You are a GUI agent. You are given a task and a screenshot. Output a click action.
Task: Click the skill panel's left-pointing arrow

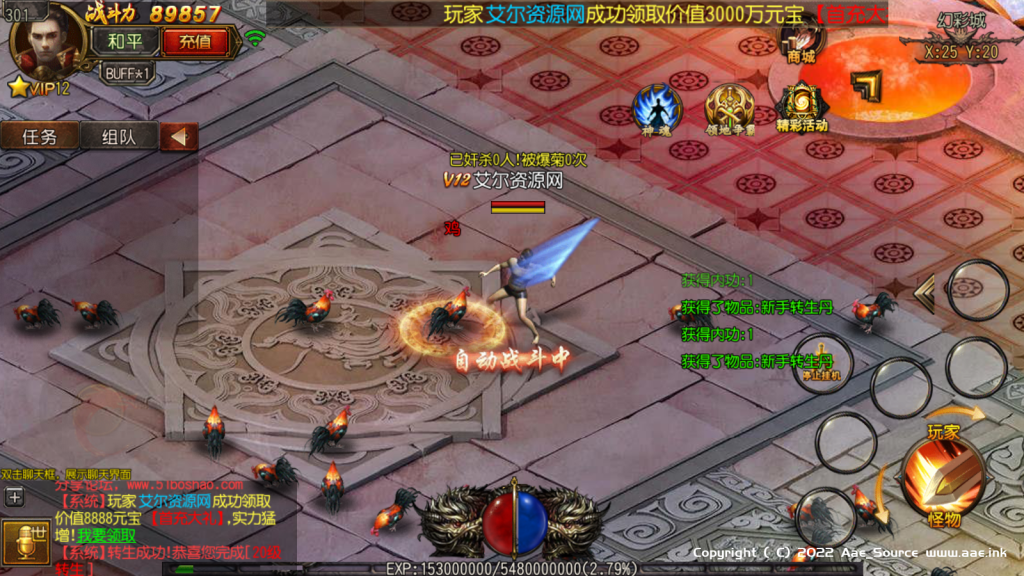click(x=925, y=293)
